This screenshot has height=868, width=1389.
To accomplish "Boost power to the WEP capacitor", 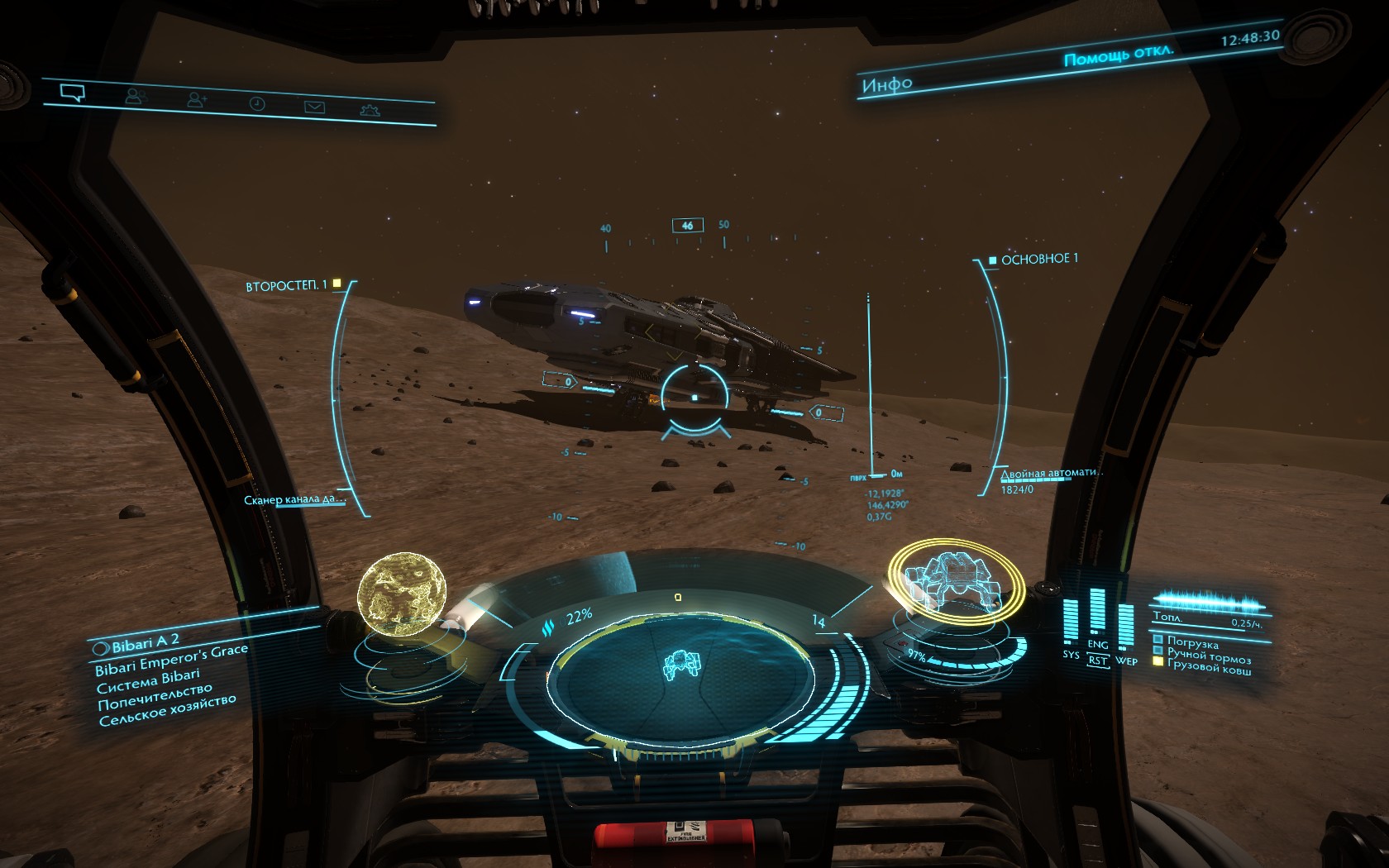I will click(1126, 661).
